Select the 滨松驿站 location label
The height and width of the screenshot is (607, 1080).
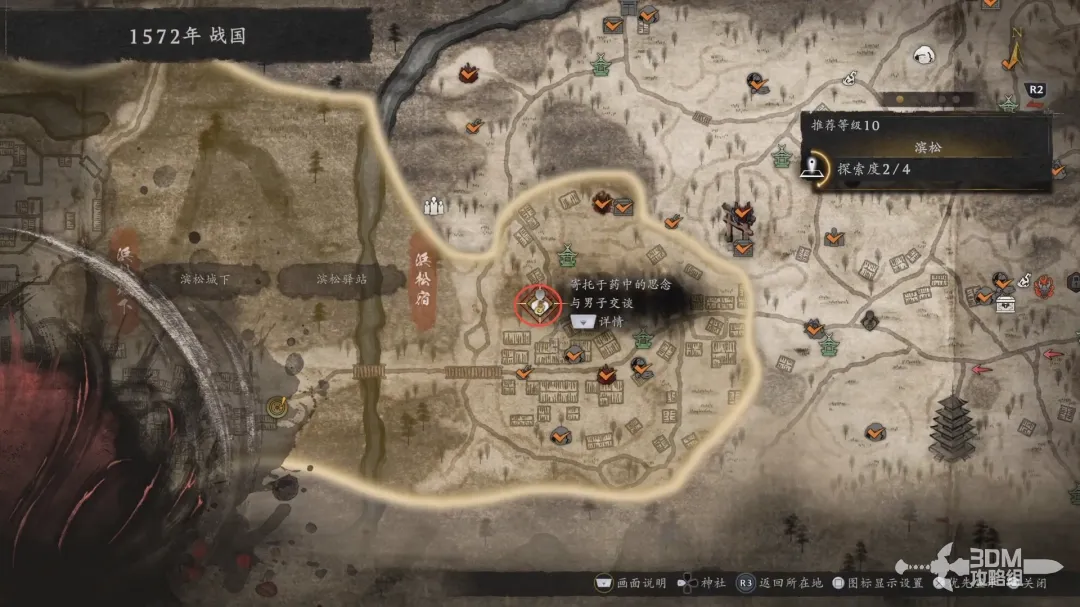341,280
